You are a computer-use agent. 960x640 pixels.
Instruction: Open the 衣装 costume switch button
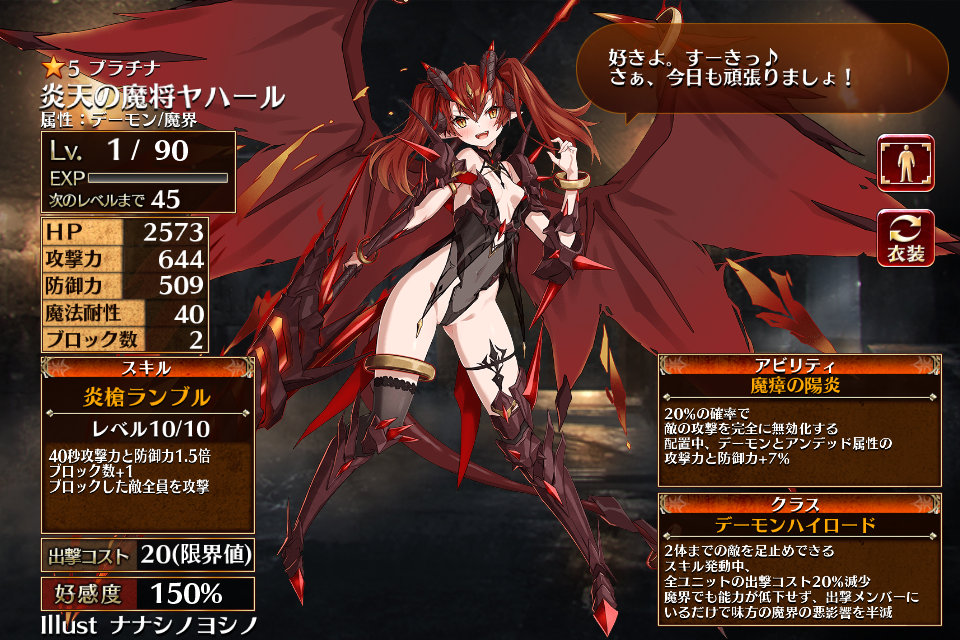(905, 238)
